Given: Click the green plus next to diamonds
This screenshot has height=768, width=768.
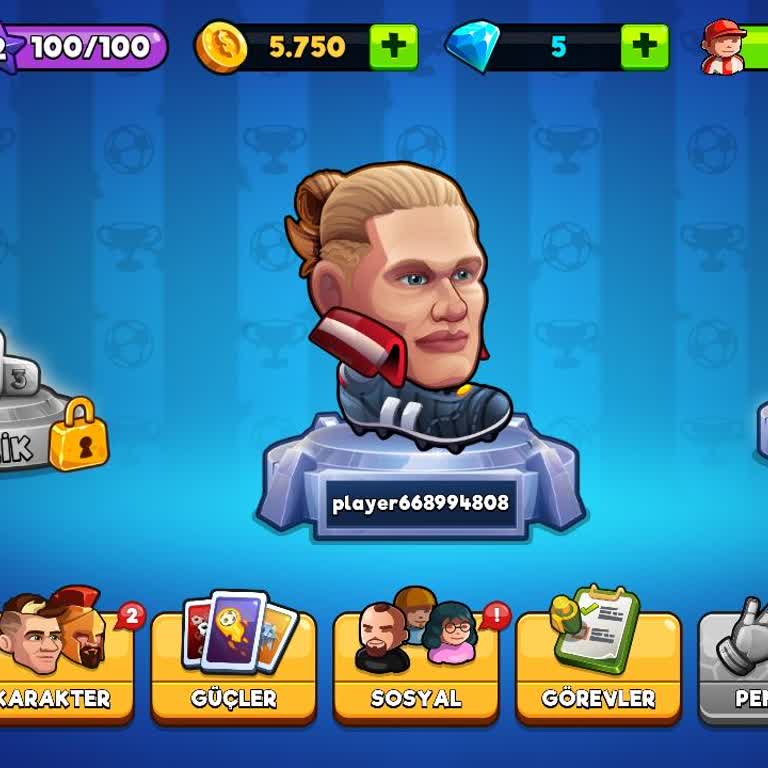Looking at the screenshot, I should point(644,47).
